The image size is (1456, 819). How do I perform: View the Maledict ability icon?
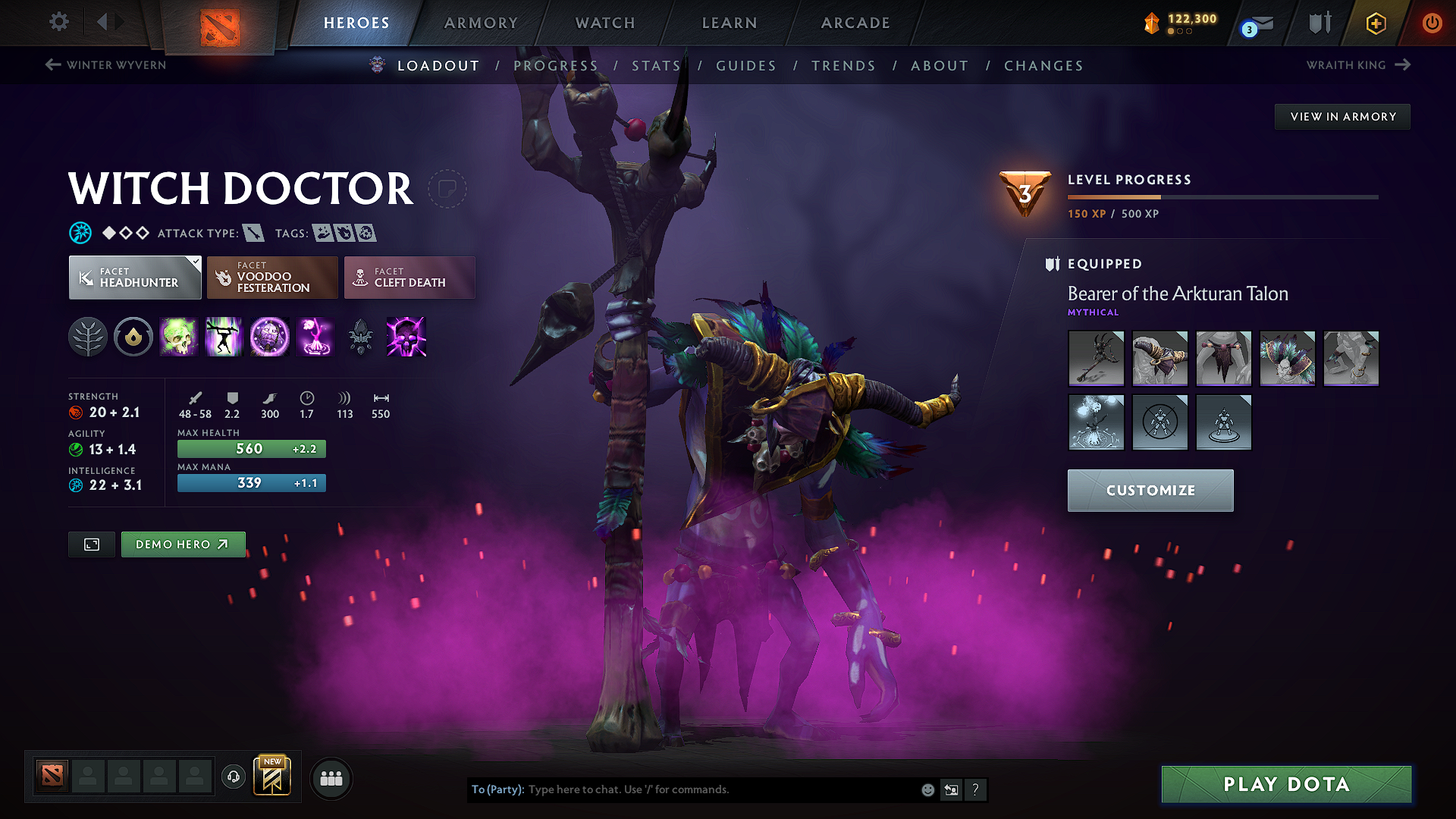pos(270,337)
